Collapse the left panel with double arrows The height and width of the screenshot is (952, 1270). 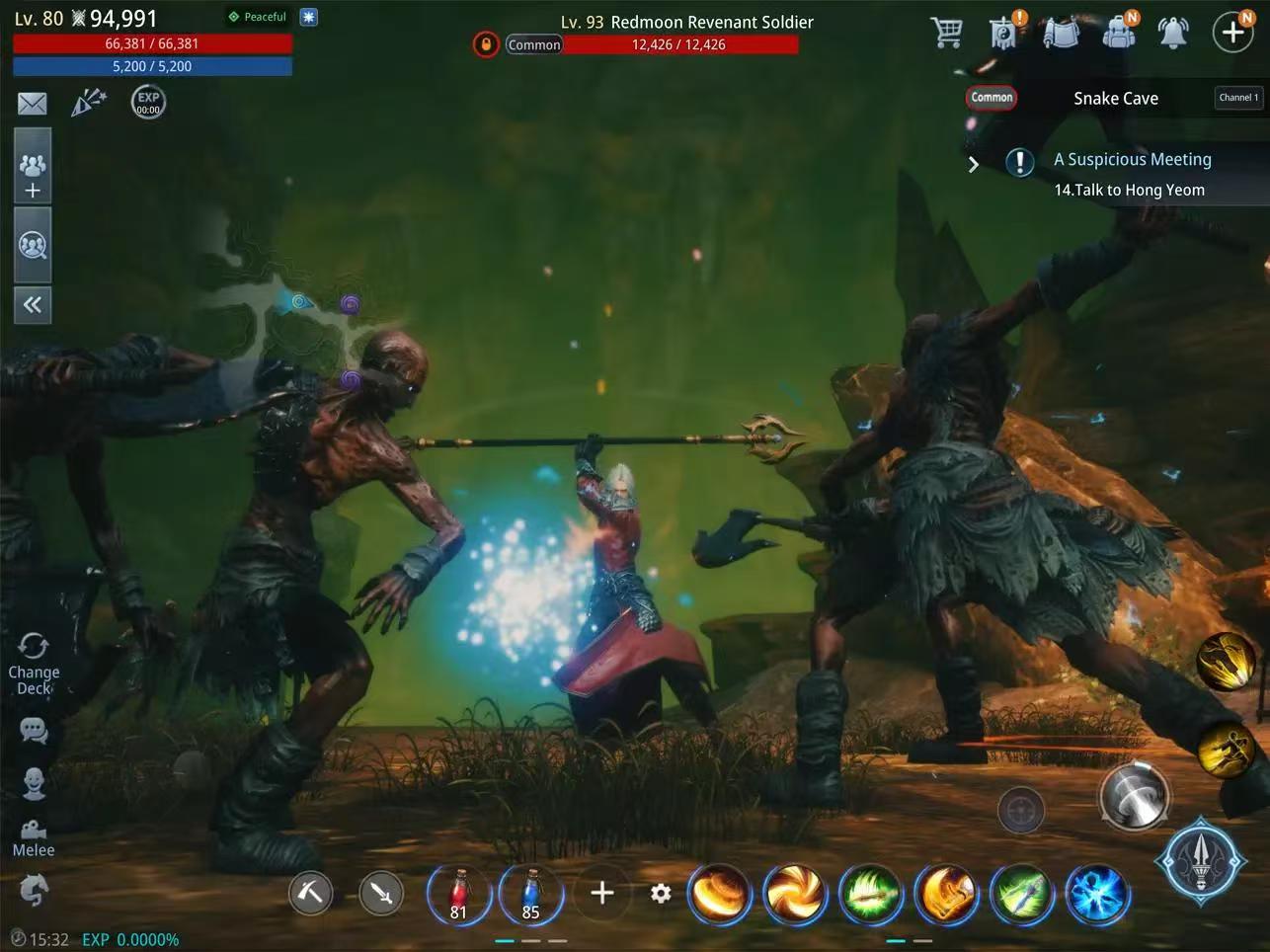click(x=33, y=305)
